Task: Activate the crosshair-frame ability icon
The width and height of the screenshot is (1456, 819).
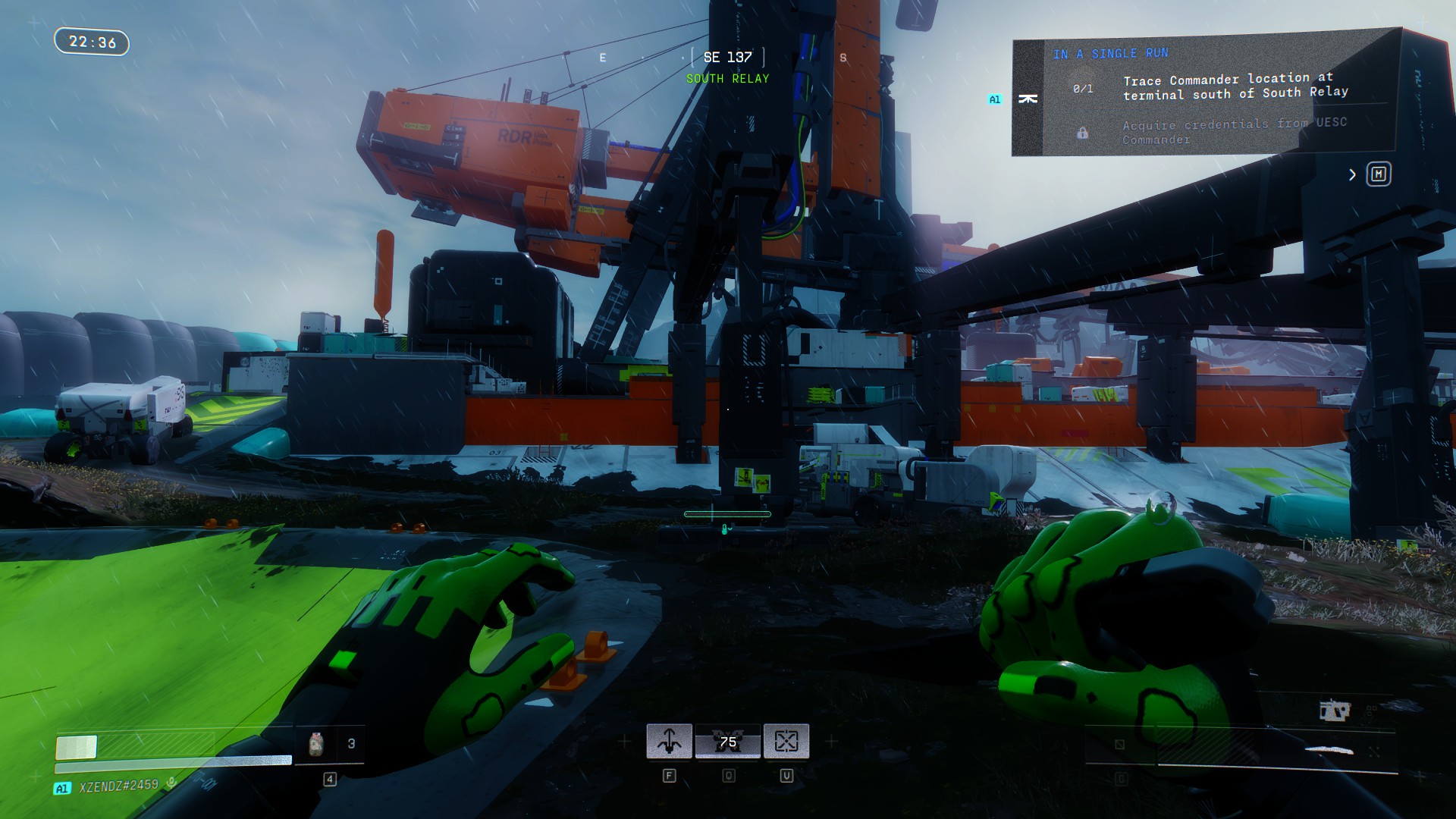Action: (x=786, y=741)
